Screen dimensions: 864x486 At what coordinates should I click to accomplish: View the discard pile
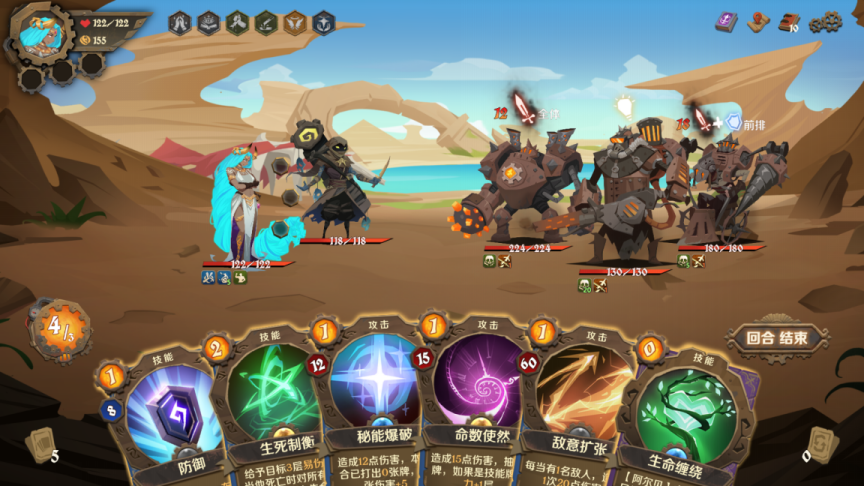coord(821,444)
